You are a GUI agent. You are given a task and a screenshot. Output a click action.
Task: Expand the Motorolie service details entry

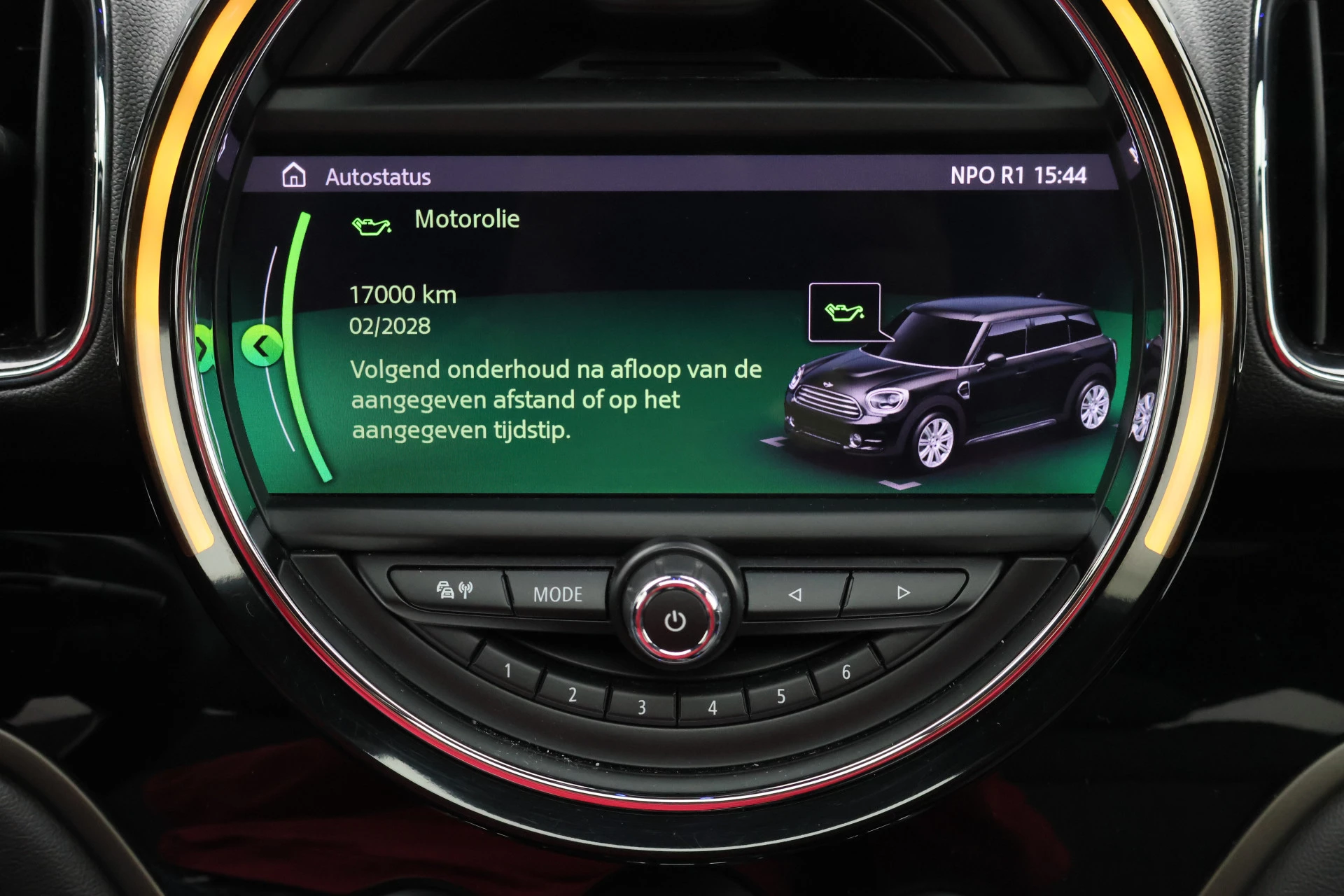(467, 218)
